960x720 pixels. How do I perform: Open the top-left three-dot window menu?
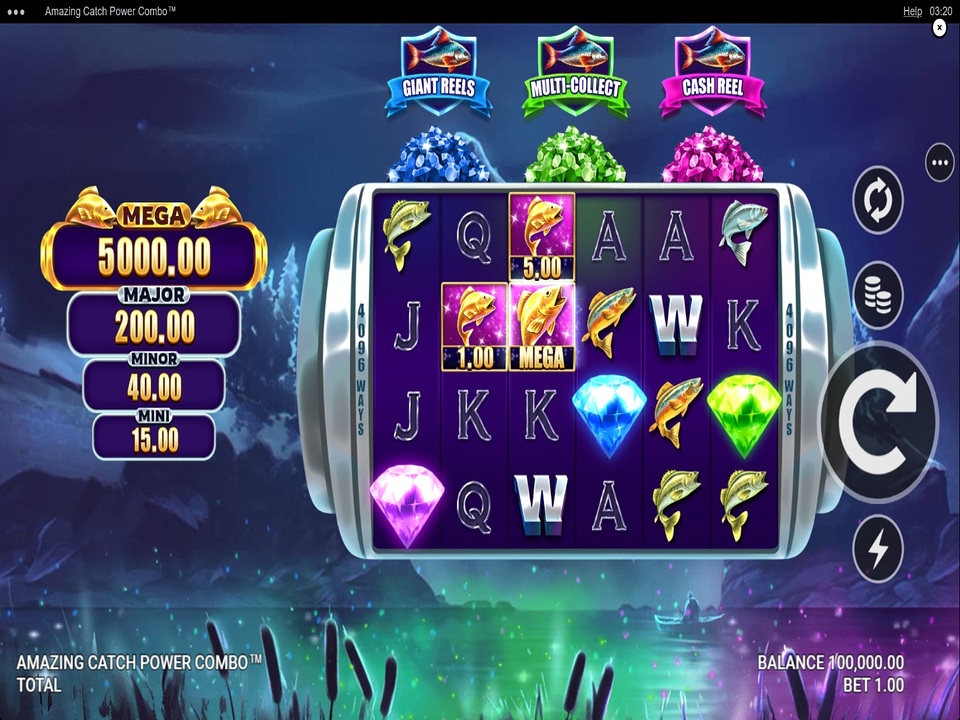tap(16, 11)
